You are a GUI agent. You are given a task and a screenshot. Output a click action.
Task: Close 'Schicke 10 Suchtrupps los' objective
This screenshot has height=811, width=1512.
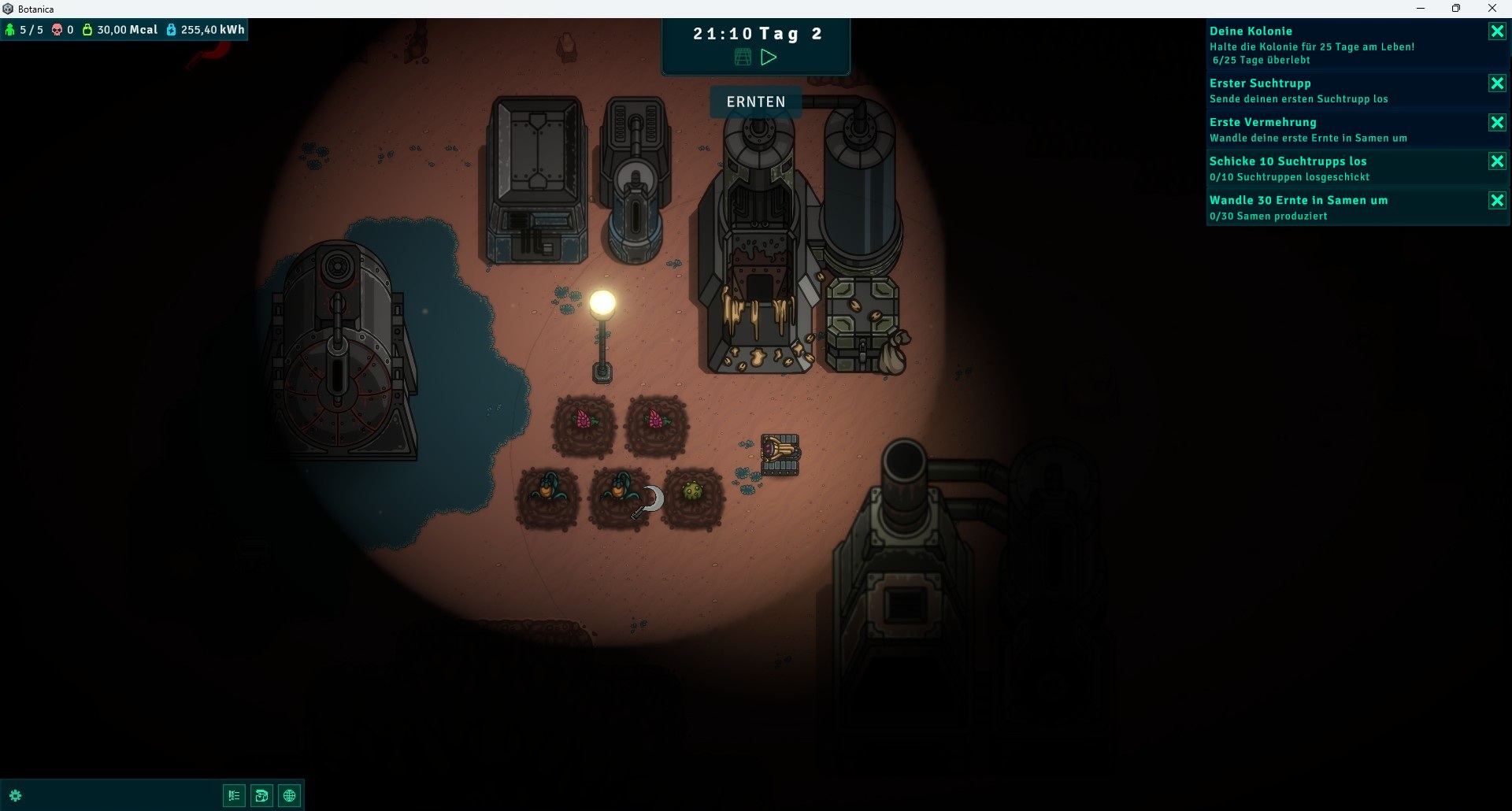(x=1497, y=161)
